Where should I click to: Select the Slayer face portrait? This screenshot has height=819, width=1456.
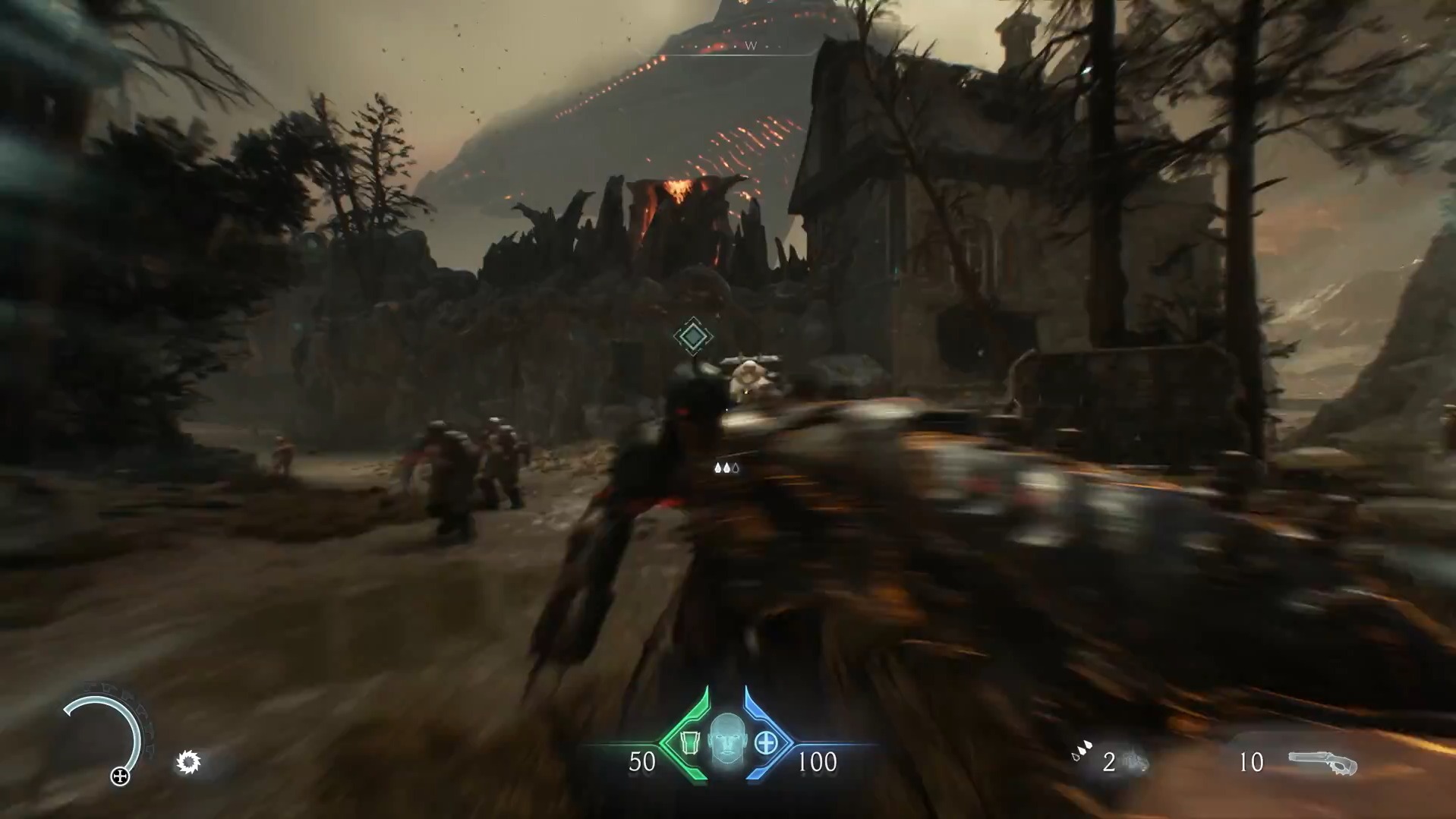click(x=727, y=739)
